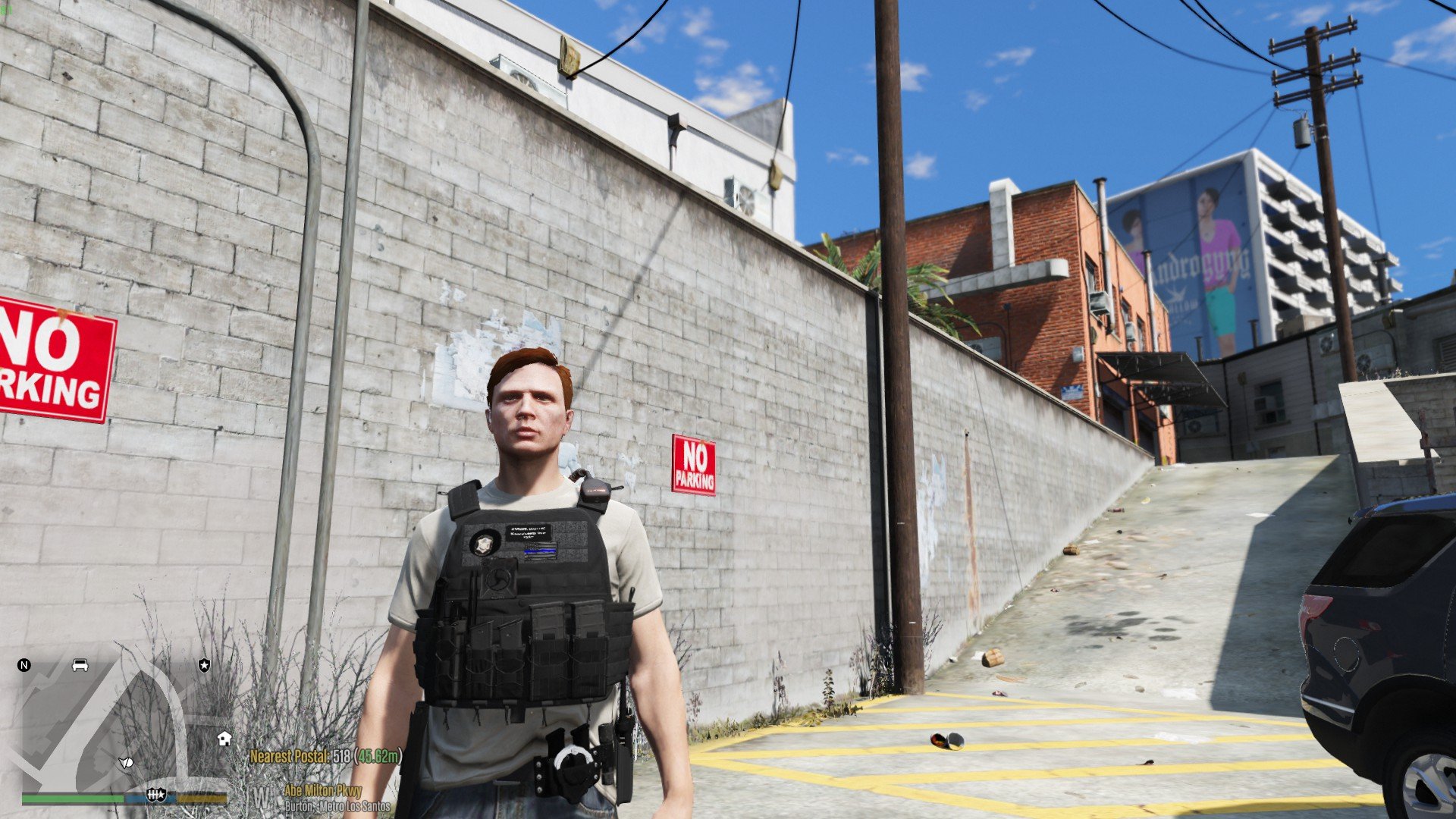Screen dimensions: 1456x819
Task: Click the house blip on the minimap
Action: coord(224,738)
